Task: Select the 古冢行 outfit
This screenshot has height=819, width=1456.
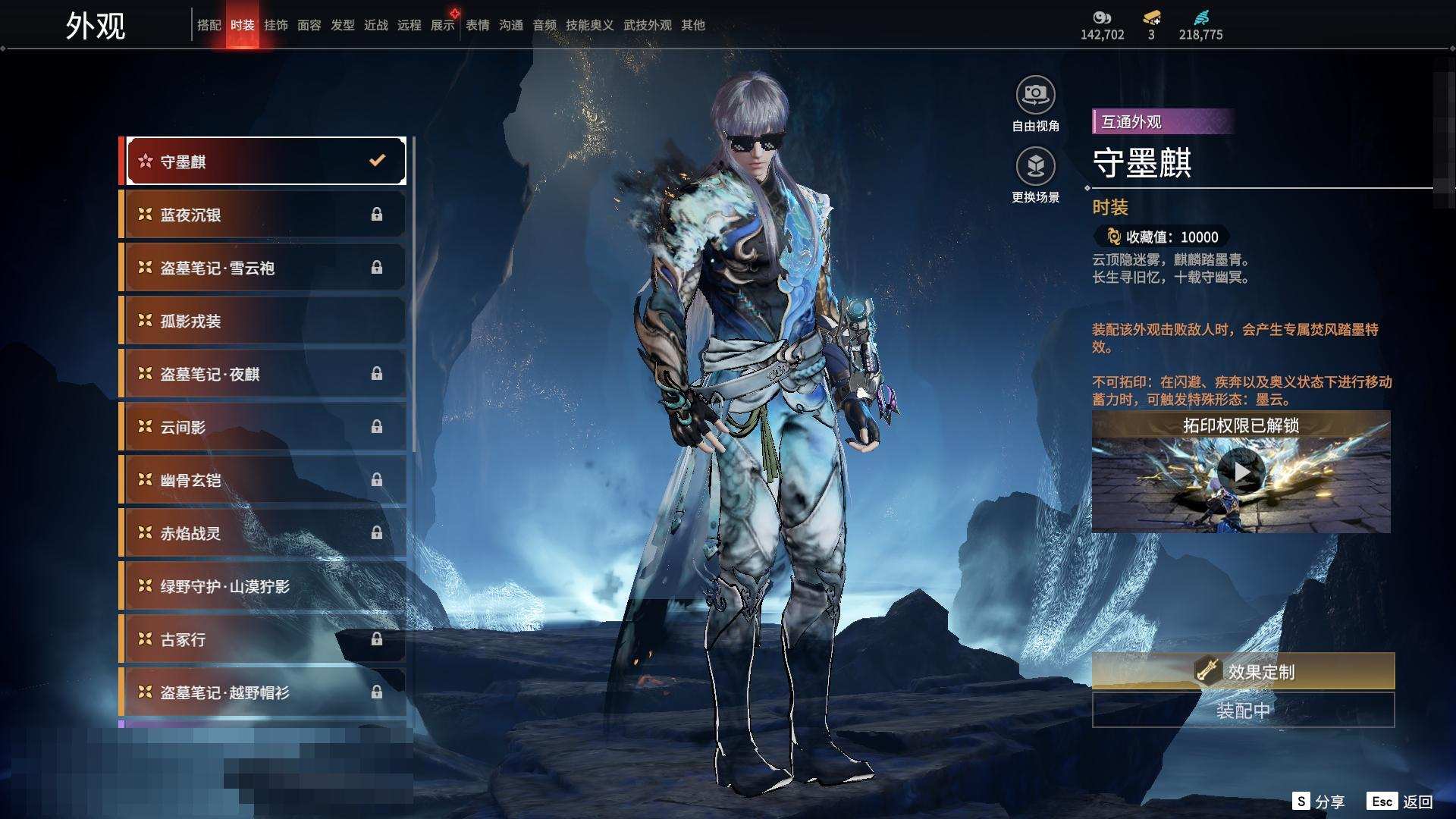Action: click(x=262, y=639)
